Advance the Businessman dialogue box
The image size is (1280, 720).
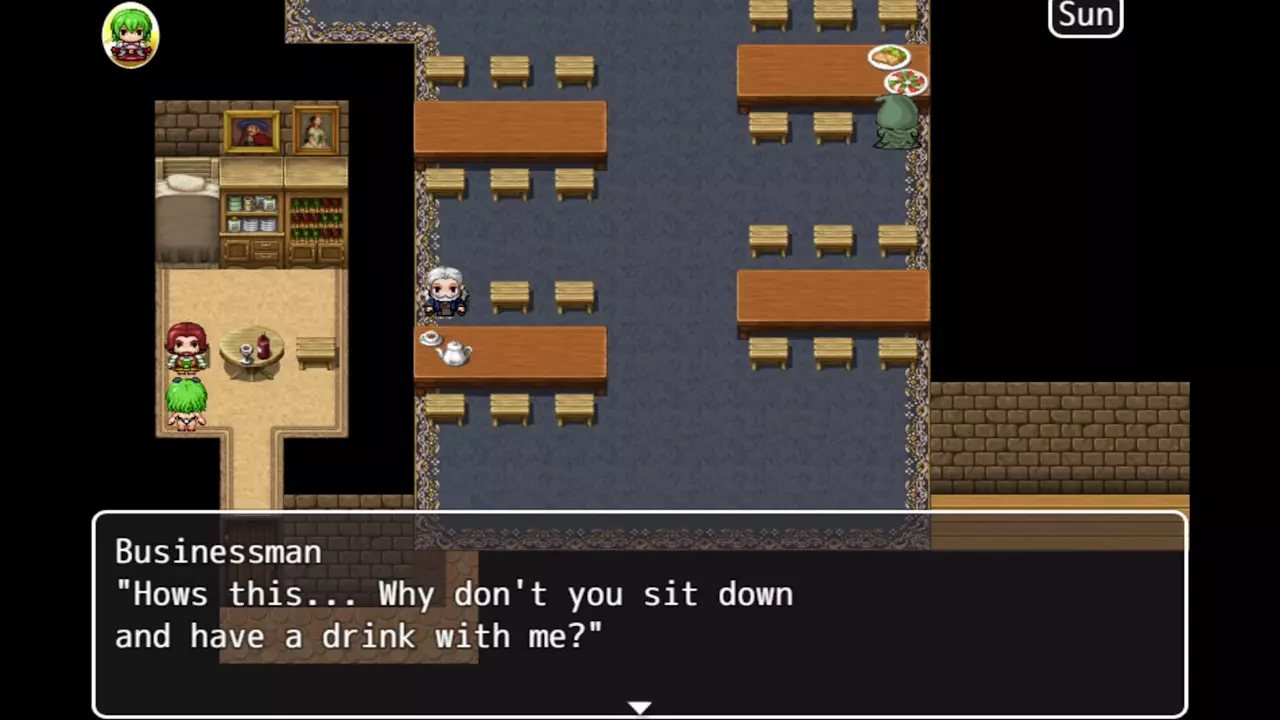tap(639, 612)
